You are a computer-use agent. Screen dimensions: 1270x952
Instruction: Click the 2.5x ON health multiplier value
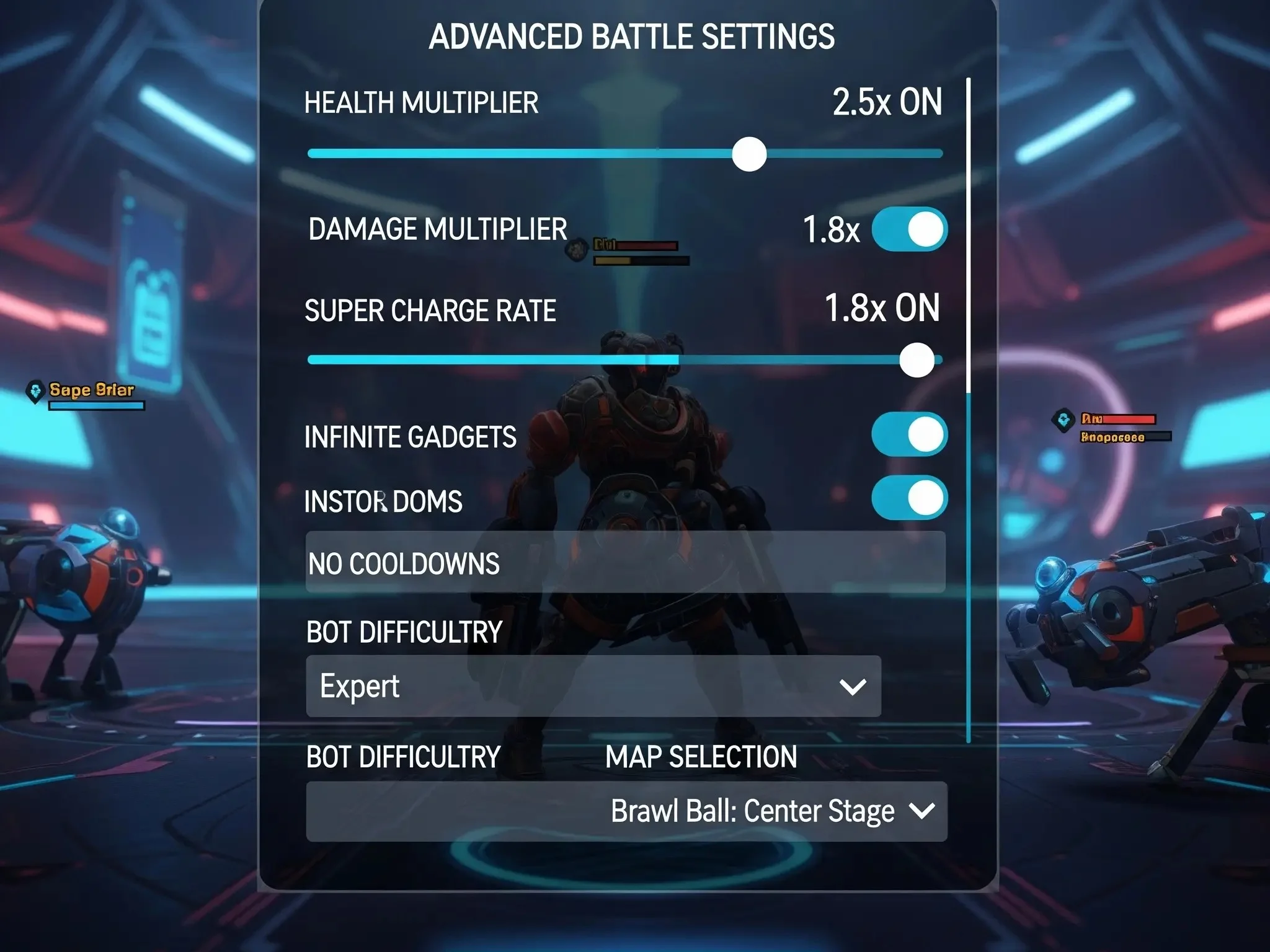[887, 102]
